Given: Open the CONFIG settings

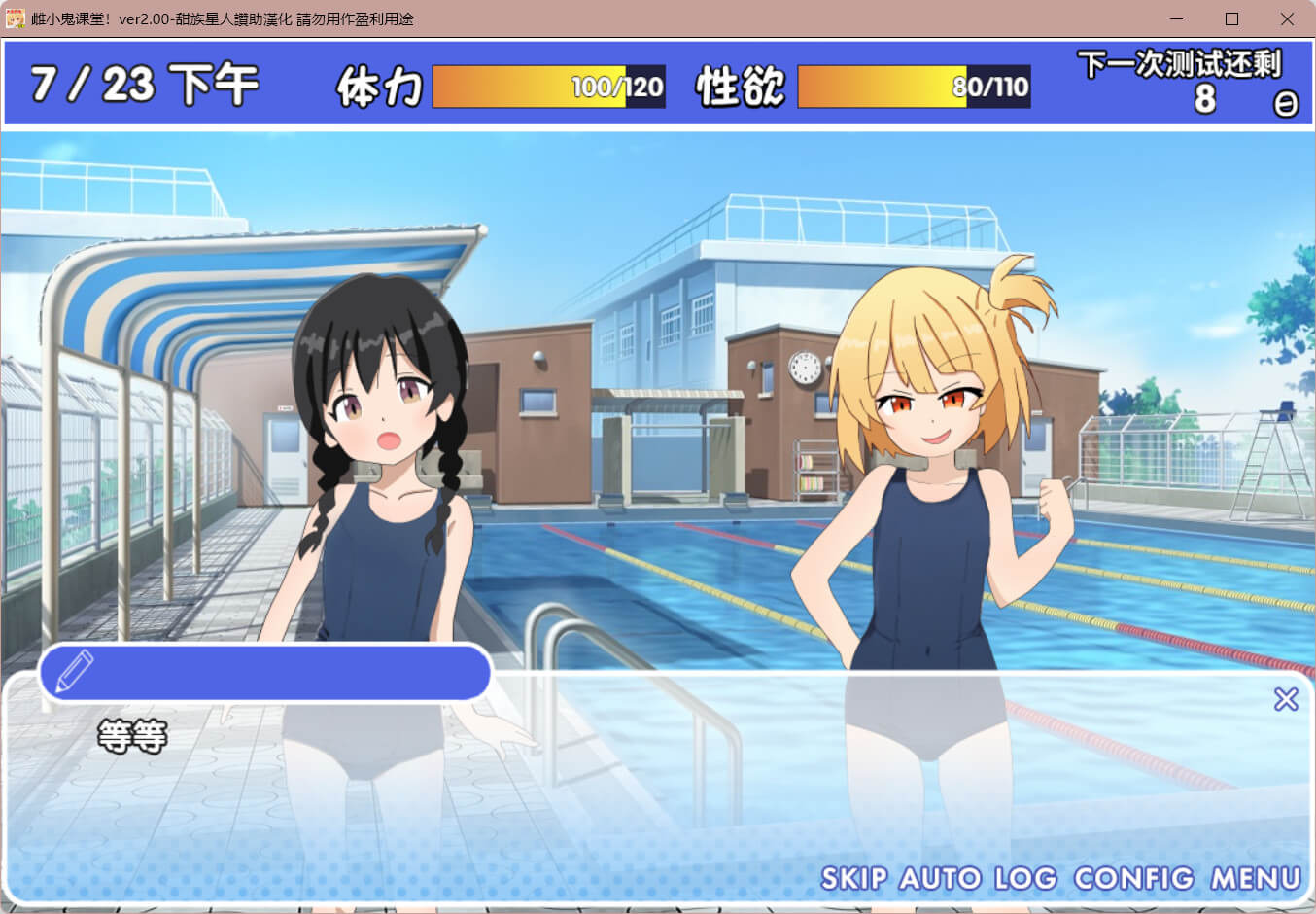Looking at the screenshot, I should tap(1133, 879).
